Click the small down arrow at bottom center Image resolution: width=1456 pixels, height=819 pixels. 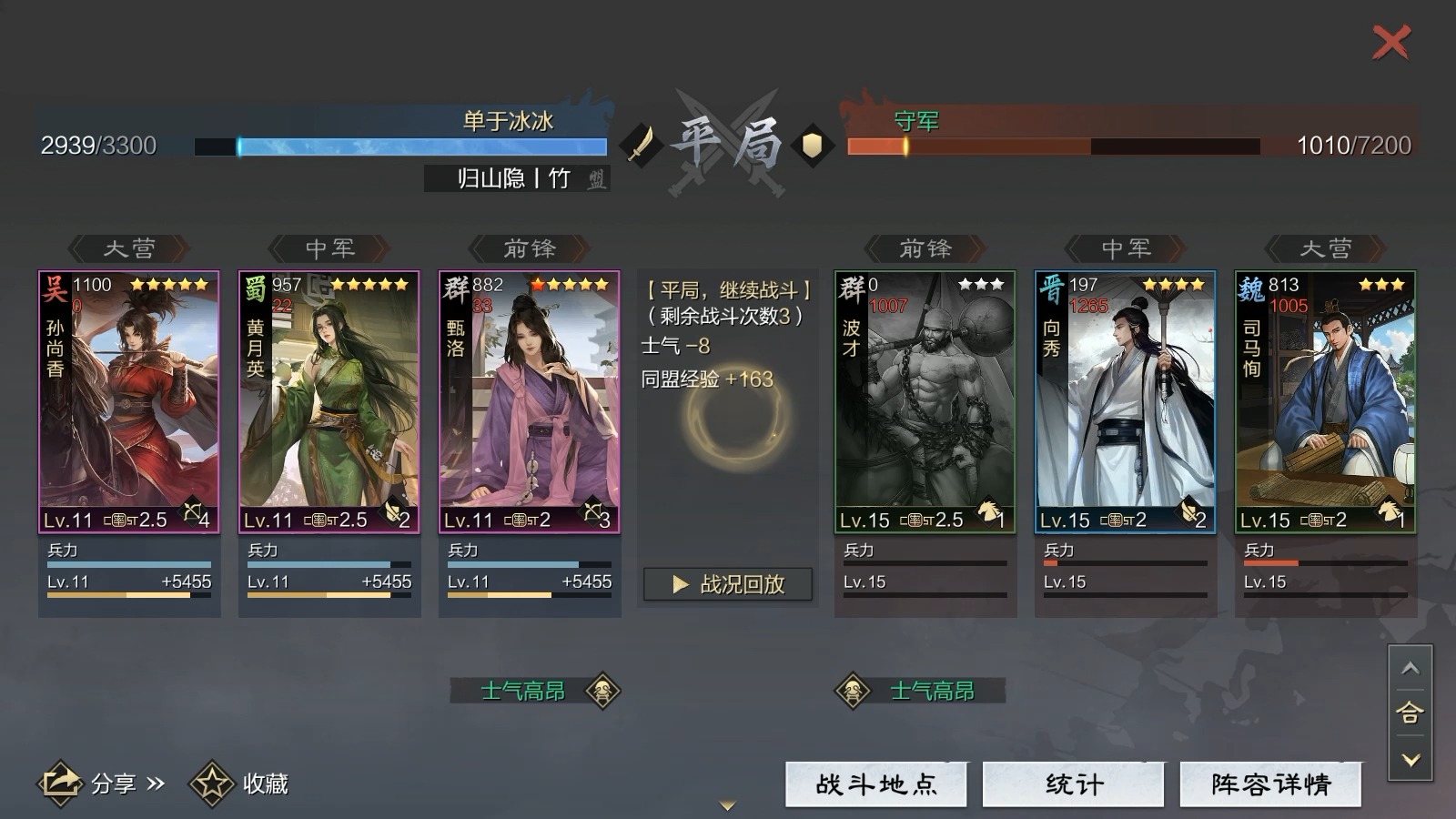[727, 804]
